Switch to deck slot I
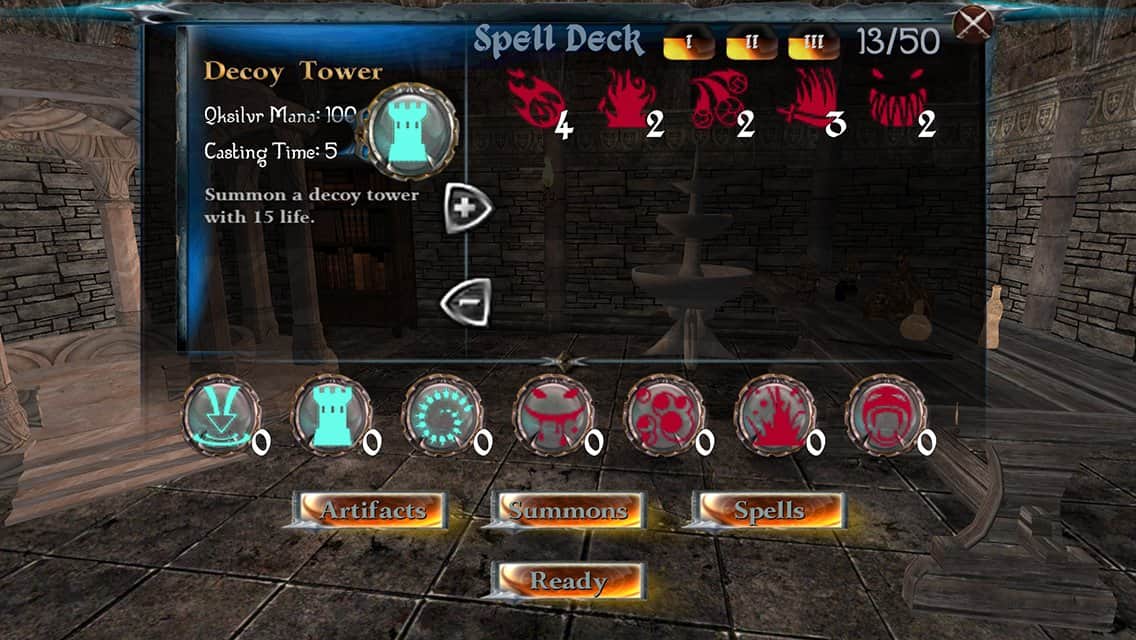1136x640 pixels. tap(687, 43)
